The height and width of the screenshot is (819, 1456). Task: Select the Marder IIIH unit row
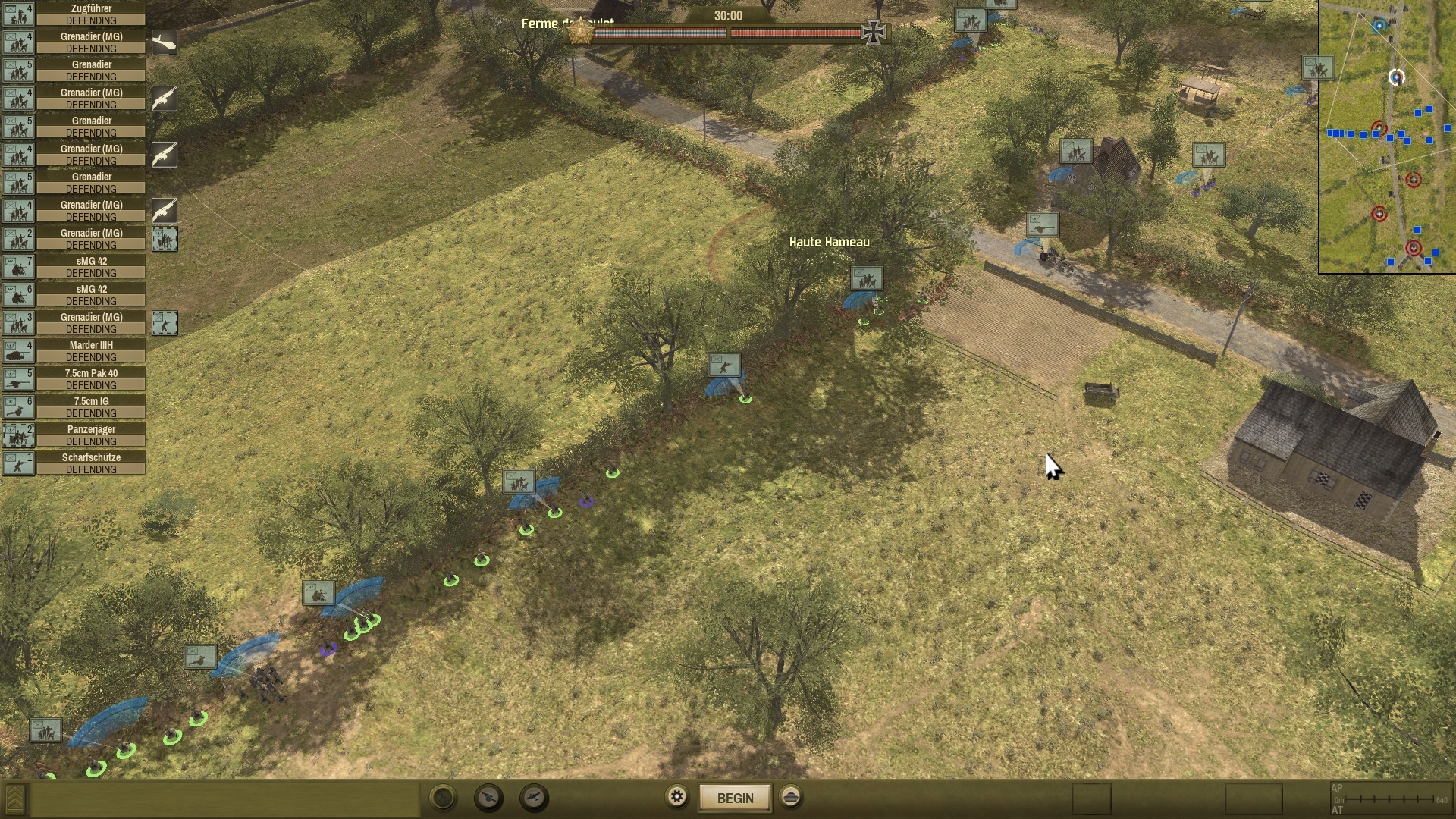91,351
